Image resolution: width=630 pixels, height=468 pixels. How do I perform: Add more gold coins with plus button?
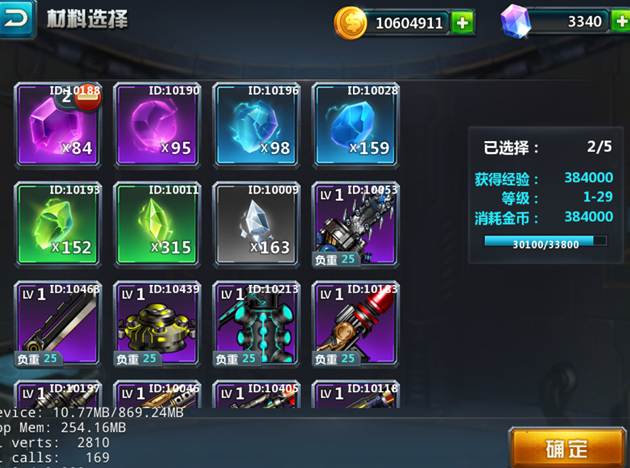pyautogui.click(x=462, y=21)
